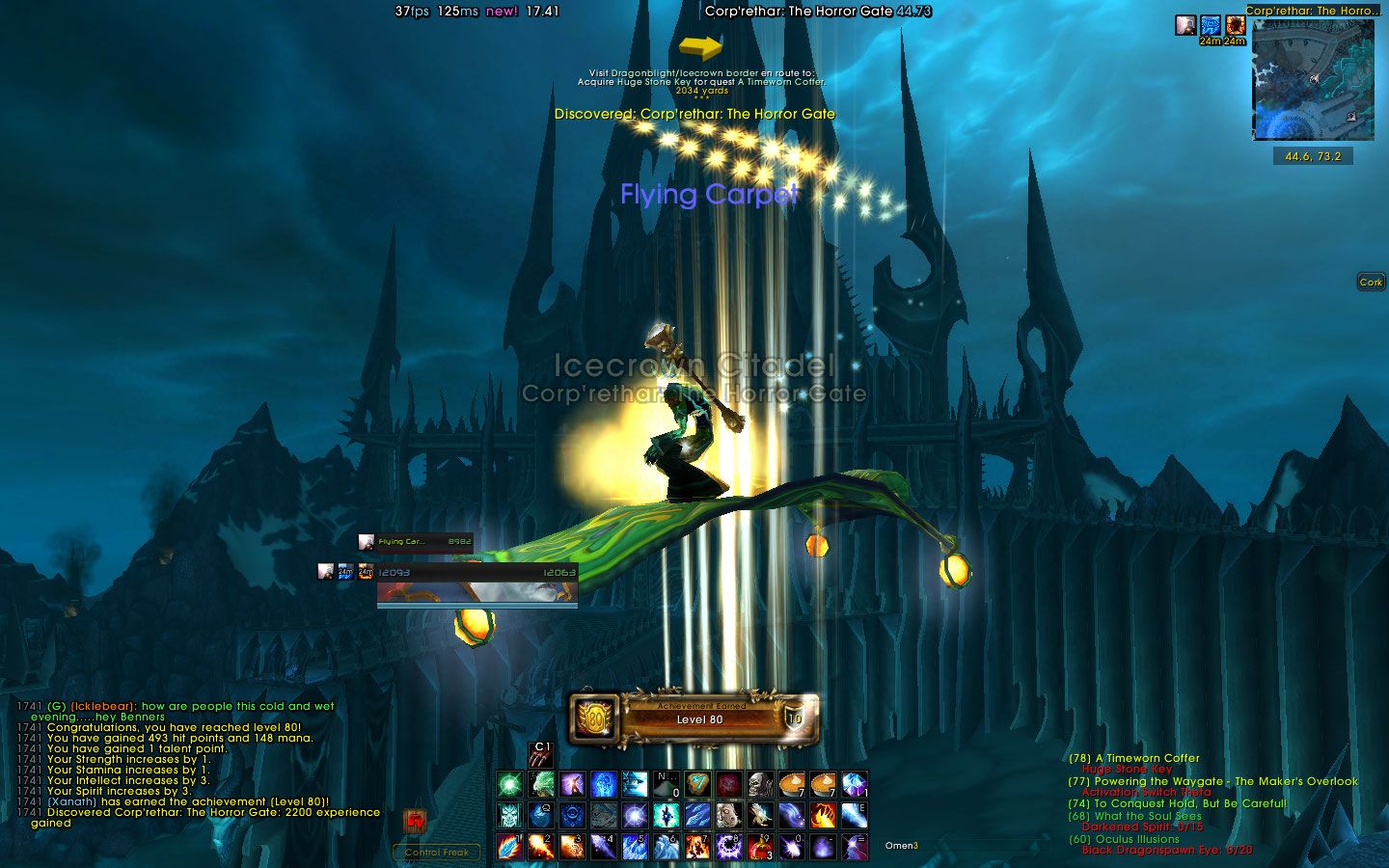Click the Cork addon button
Viewport: 1389px width, 868px height.
pos(1371,282)
